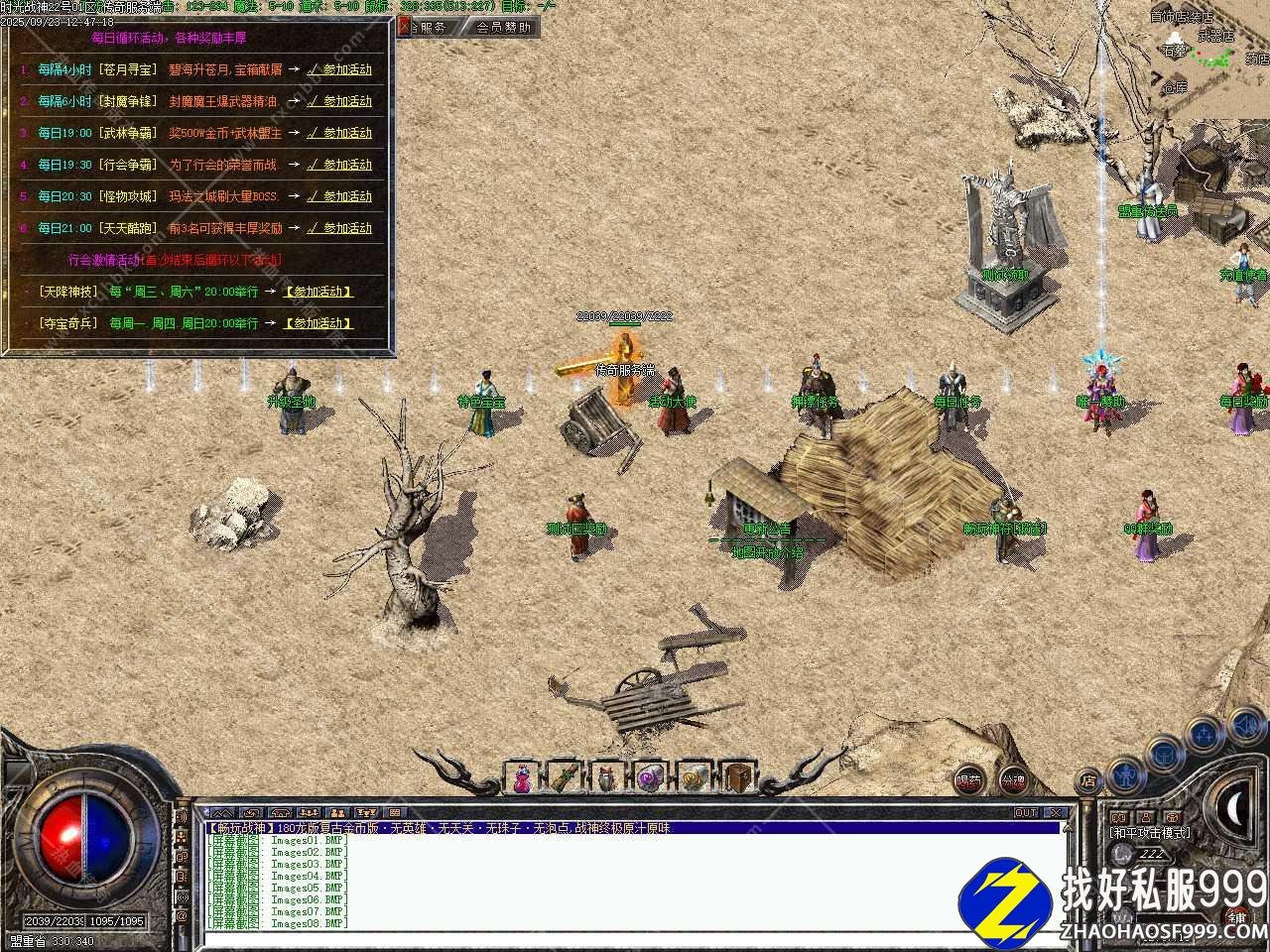1270x952 pixels.
Task: Close the chat panel with X
Action: click(1056, 813)
